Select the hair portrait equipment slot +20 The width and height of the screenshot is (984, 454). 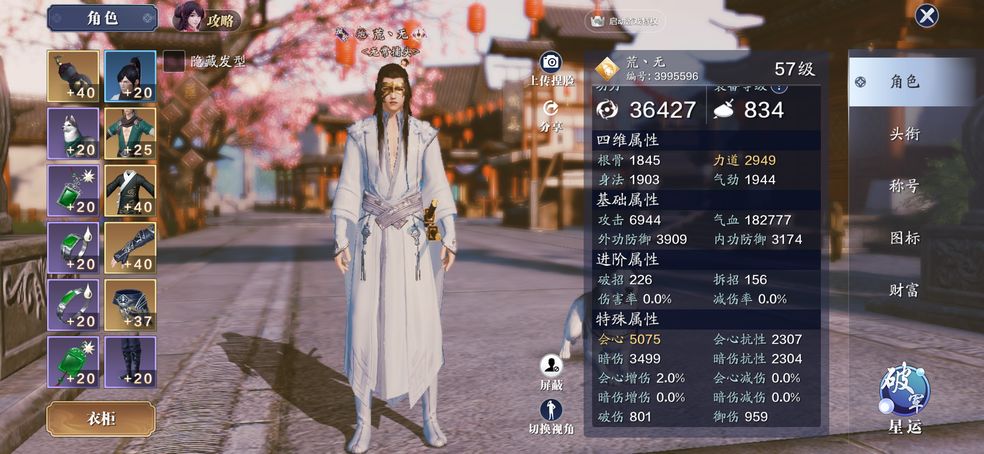[x=130, y=76]
